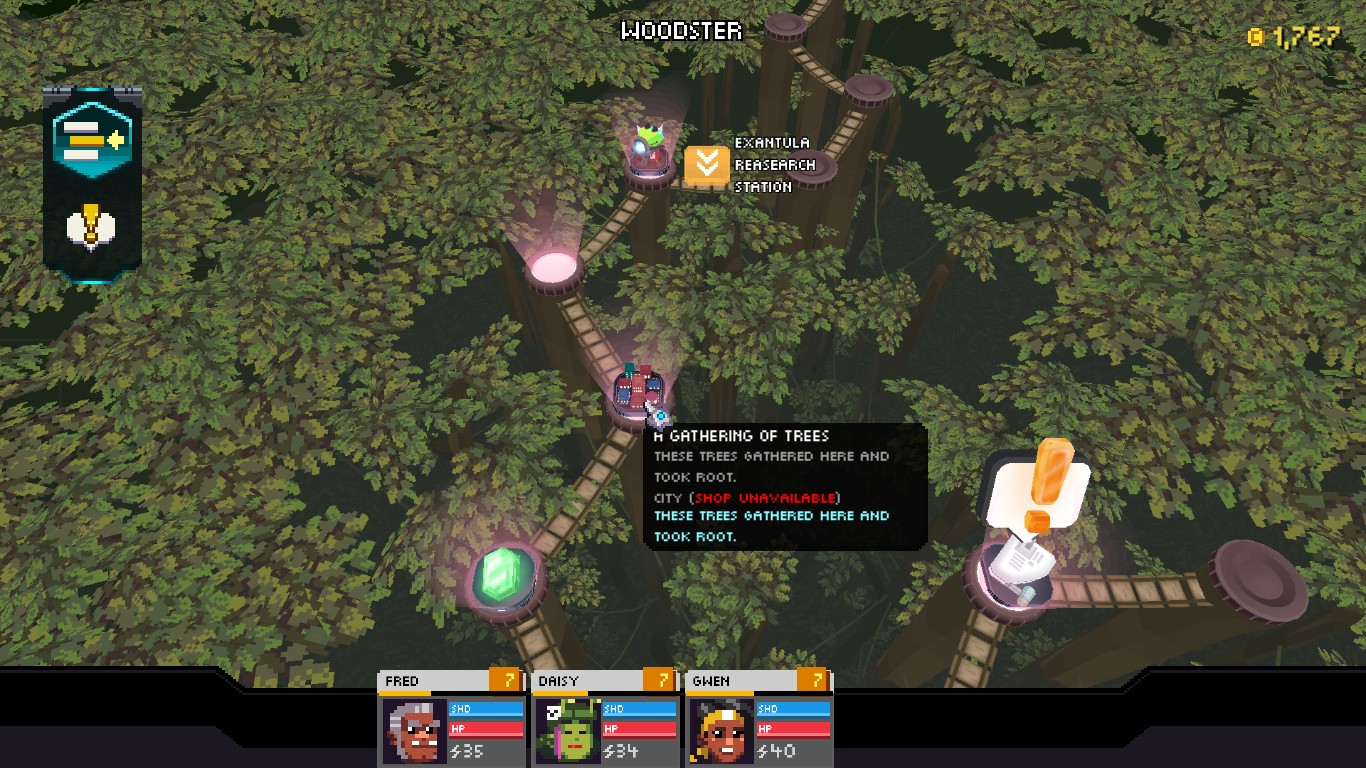Image resolution: width=1366 pixels, height=768 pixels.
Task: Open the list menu icon with yellow arrow
Action: click(90, 141)
